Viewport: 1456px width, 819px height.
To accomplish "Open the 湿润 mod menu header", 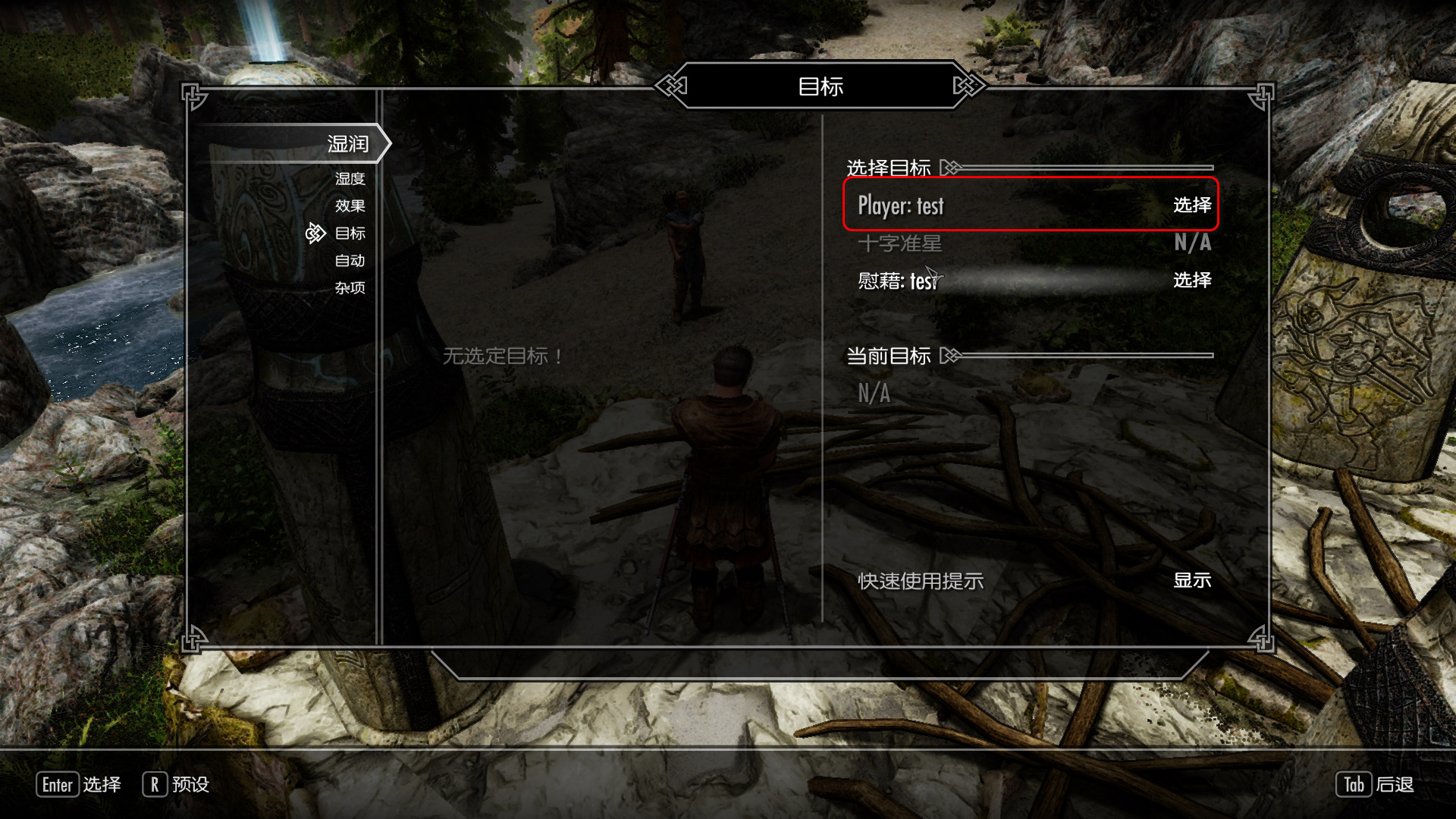I will click(347, 143).
